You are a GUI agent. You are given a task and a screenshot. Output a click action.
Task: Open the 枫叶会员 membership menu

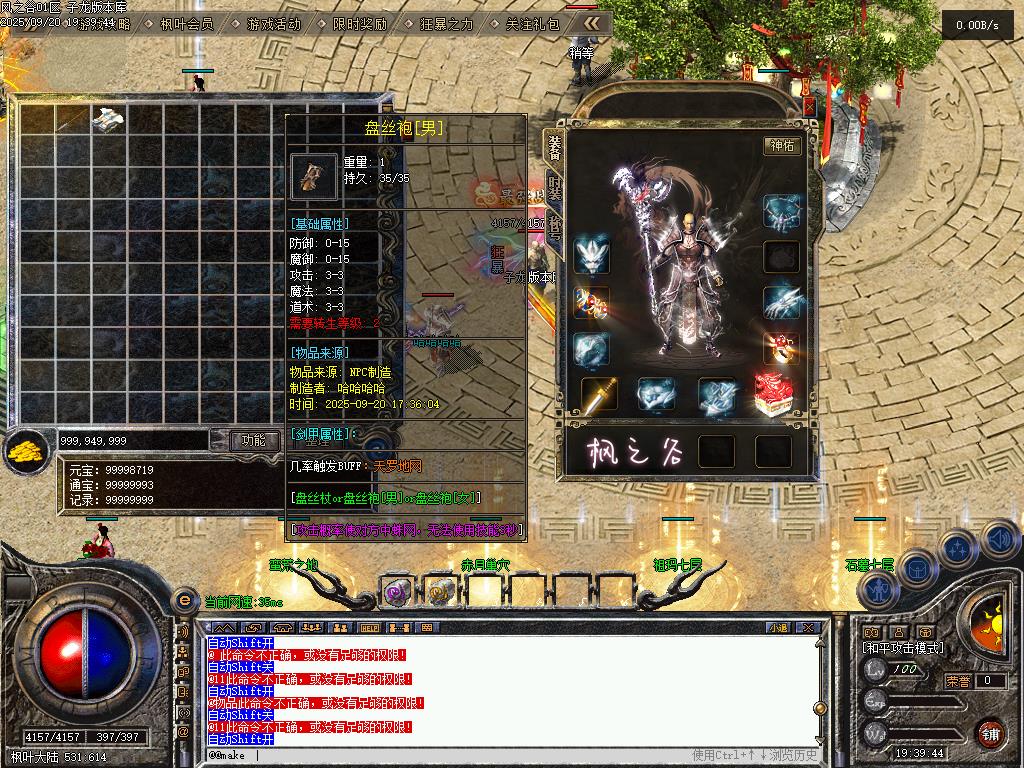click(187, 23)
